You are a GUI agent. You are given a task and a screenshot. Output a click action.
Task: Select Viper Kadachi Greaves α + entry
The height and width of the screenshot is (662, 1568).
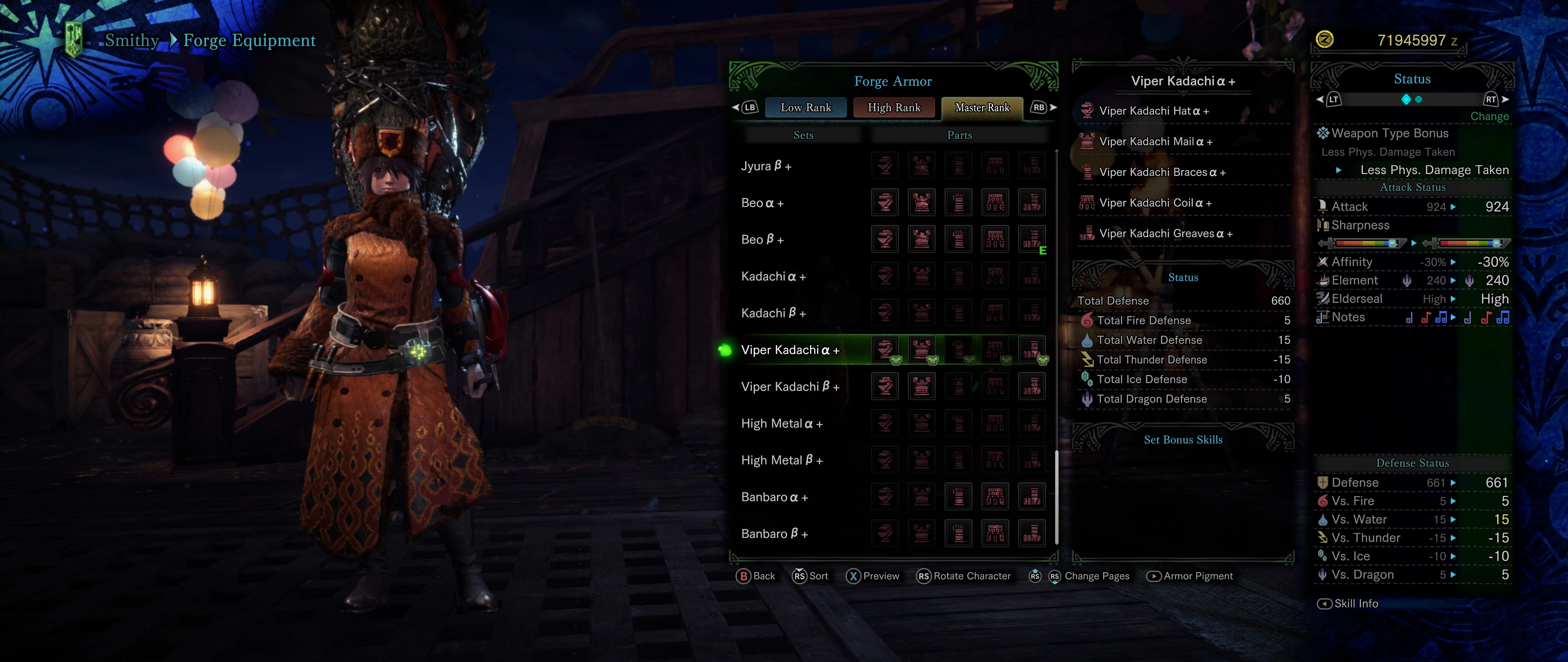1165,234
